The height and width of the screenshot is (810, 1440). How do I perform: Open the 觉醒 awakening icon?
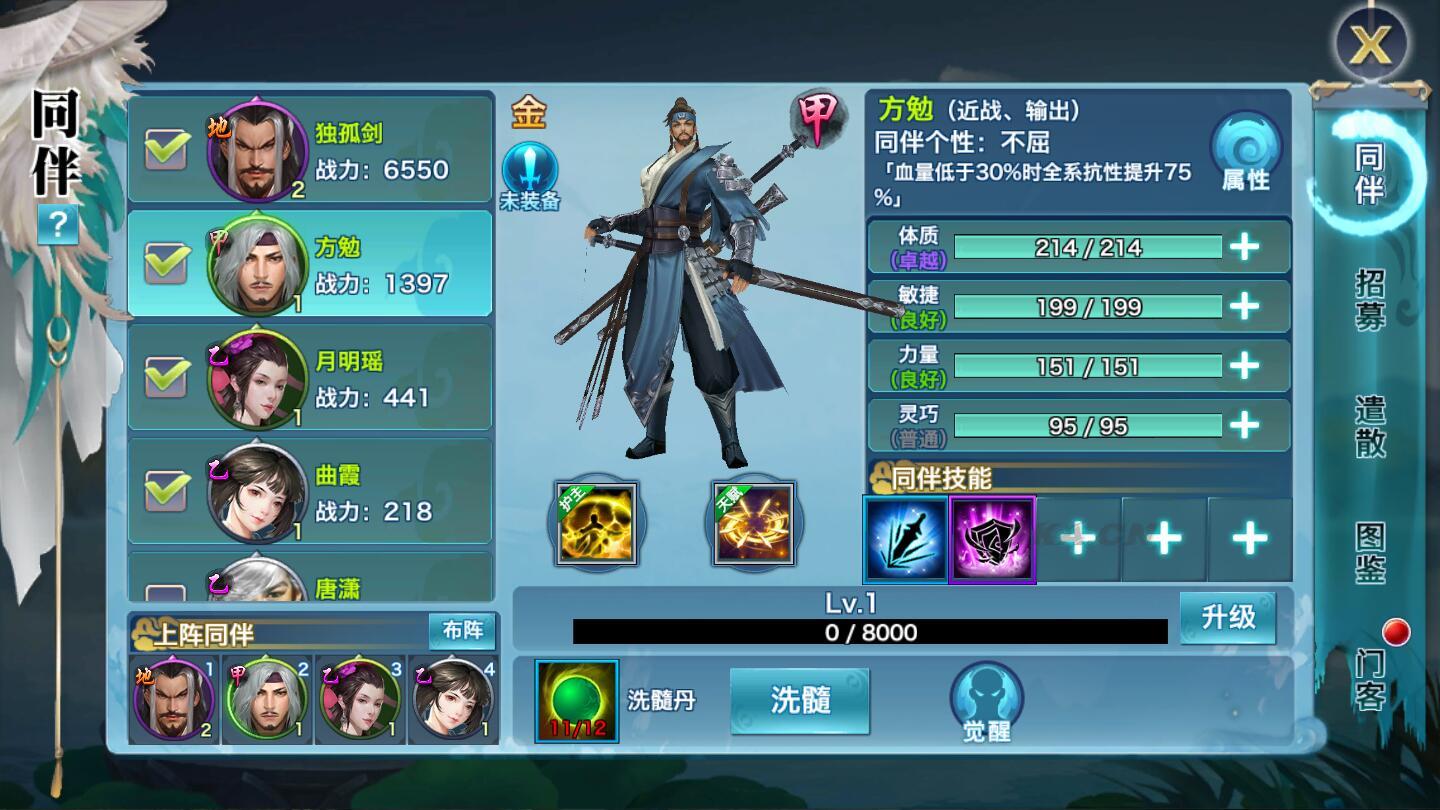pyautogui.click(x=986, y=702)
